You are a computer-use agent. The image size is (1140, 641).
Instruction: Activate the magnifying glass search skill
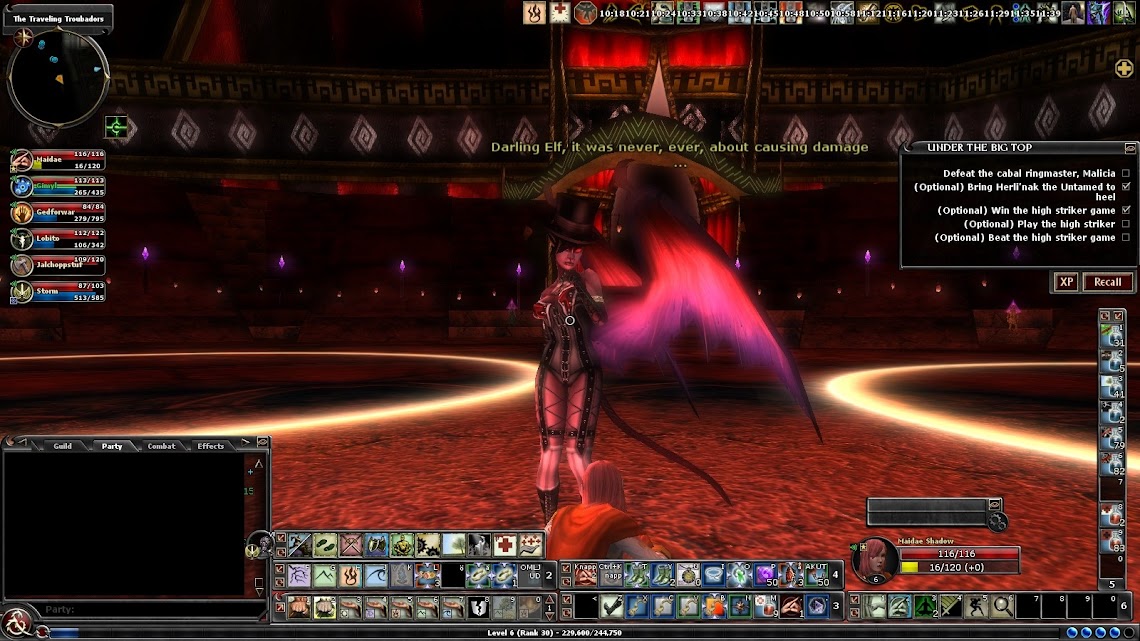click(1001, 606)
